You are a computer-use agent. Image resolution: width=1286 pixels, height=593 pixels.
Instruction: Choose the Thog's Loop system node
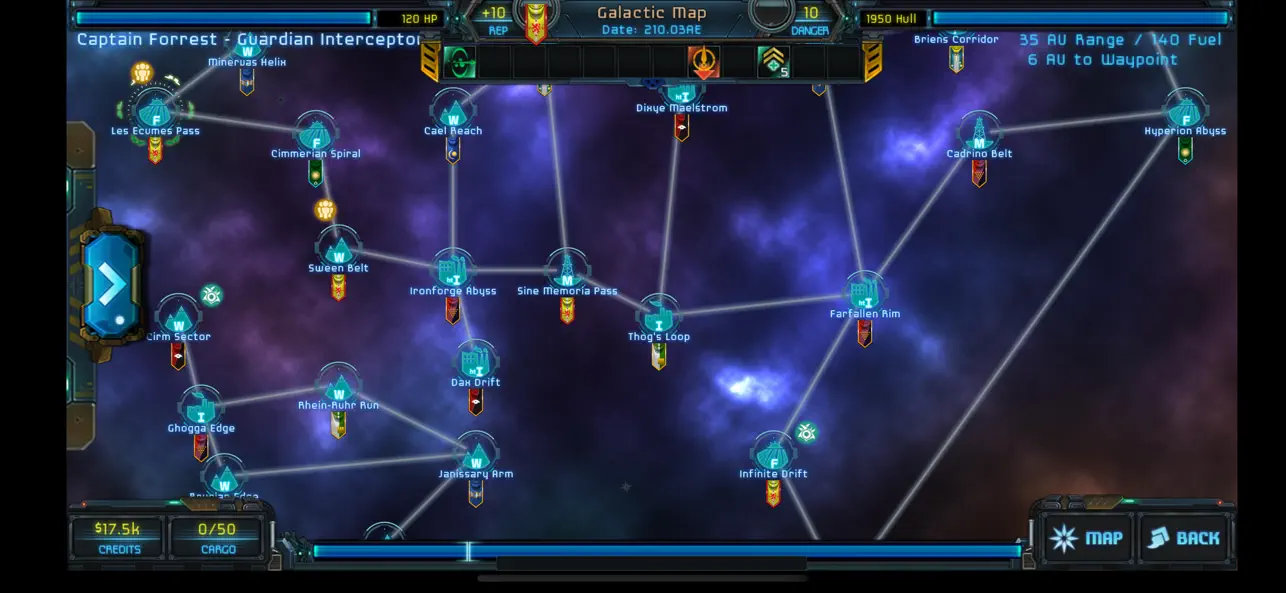[x=659, y=315]
